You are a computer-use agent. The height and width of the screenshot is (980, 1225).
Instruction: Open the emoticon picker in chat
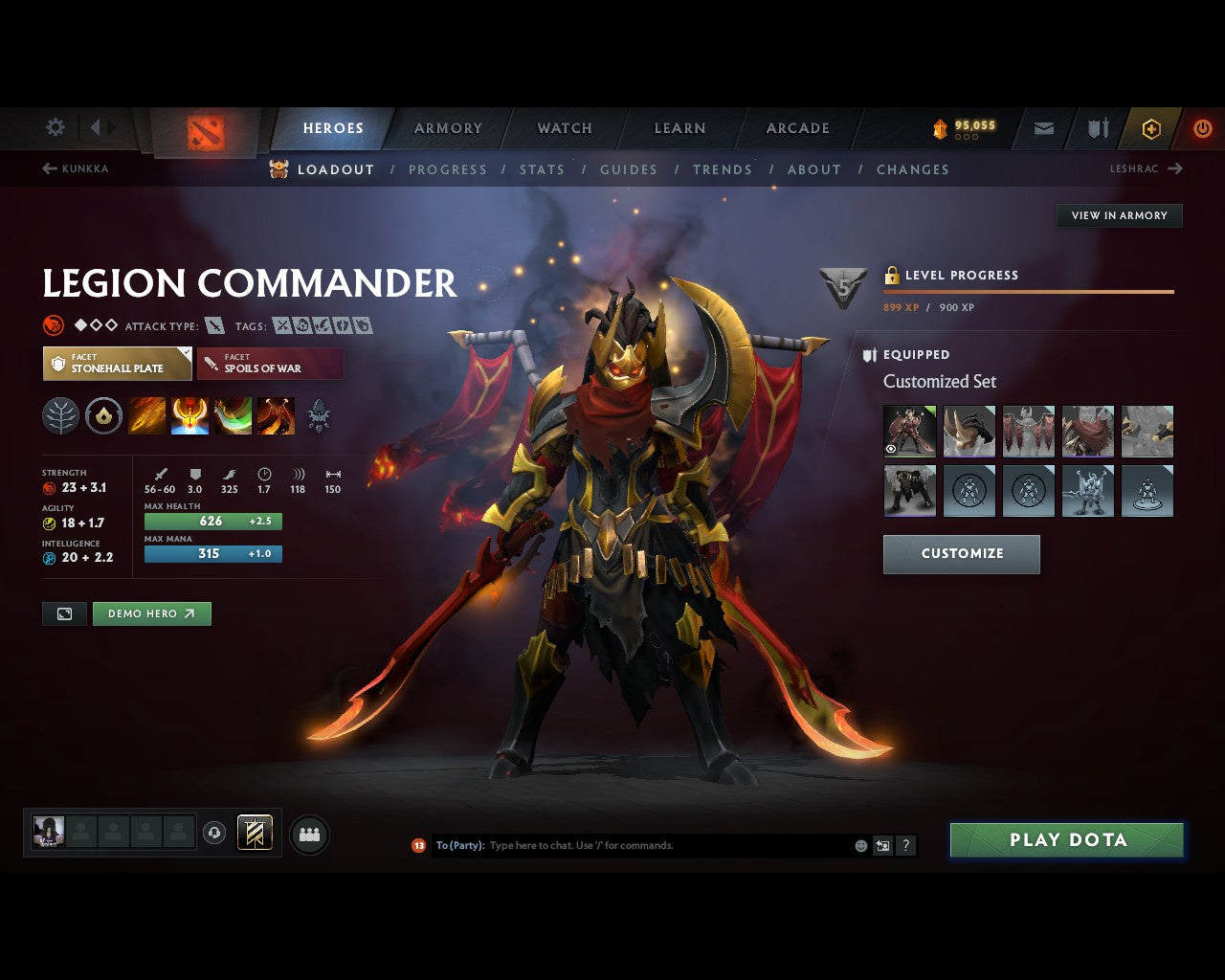tap(859, 845)
